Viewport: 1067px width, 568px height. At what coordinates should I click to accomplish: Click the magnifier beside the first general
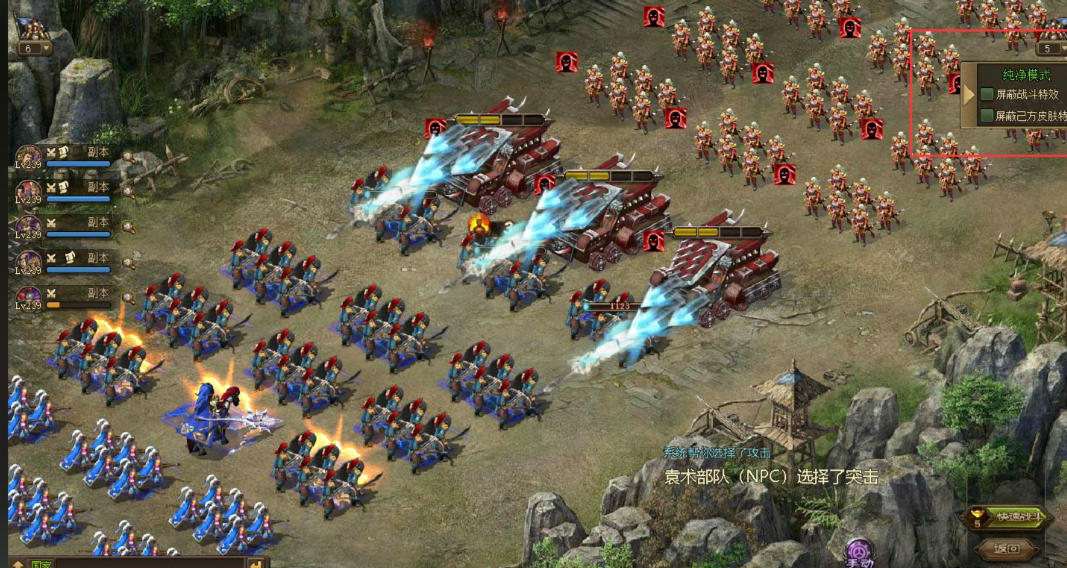point(128,157)
